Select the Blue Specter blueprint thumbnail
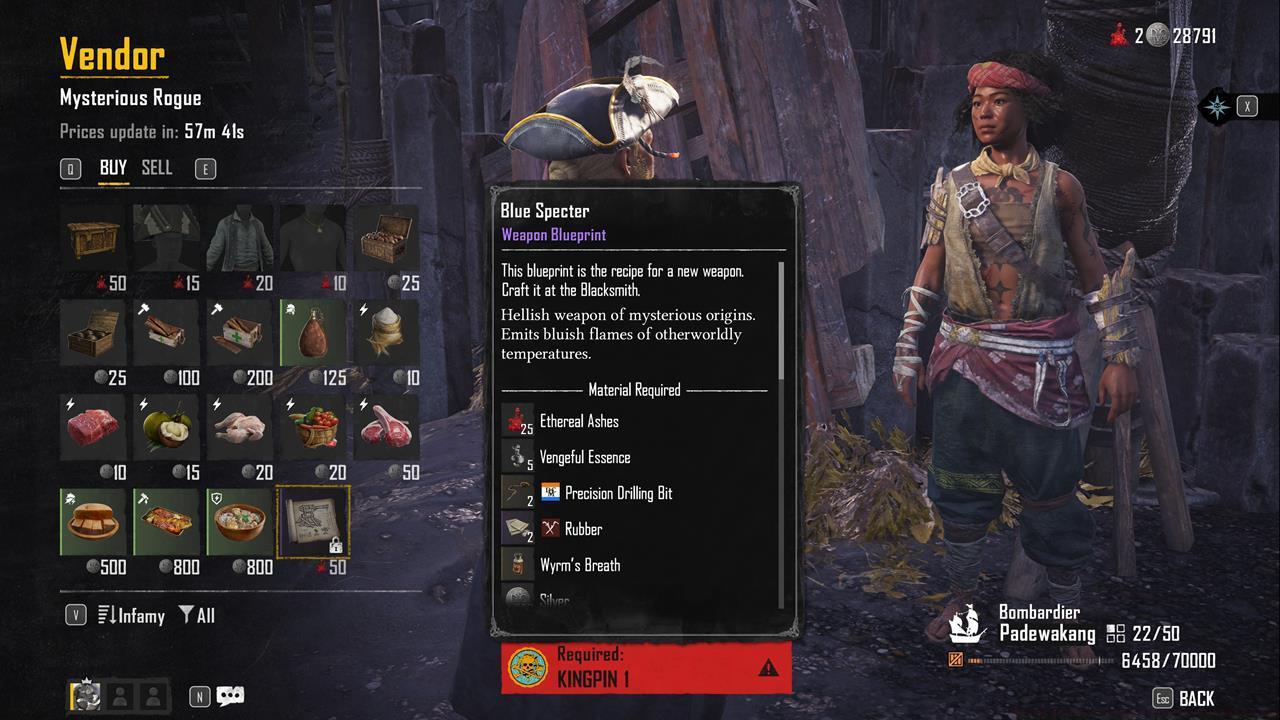The width and height of the screenshot is (1280, 720). [312, 521]
